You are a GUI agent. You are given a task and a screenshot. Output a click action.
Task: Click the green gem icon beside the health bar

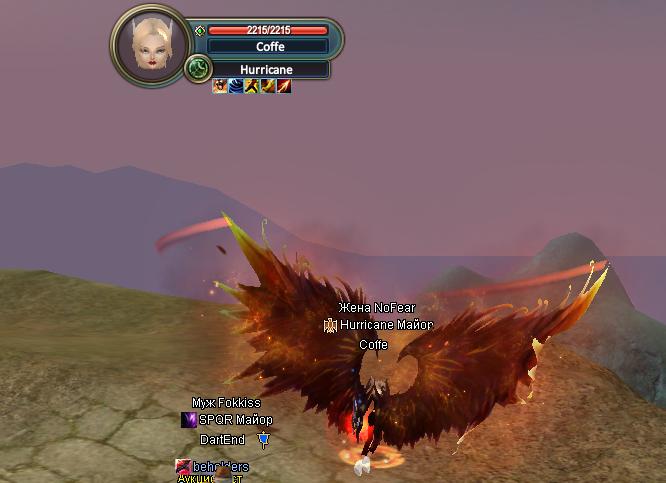click(x=200, y=31)
